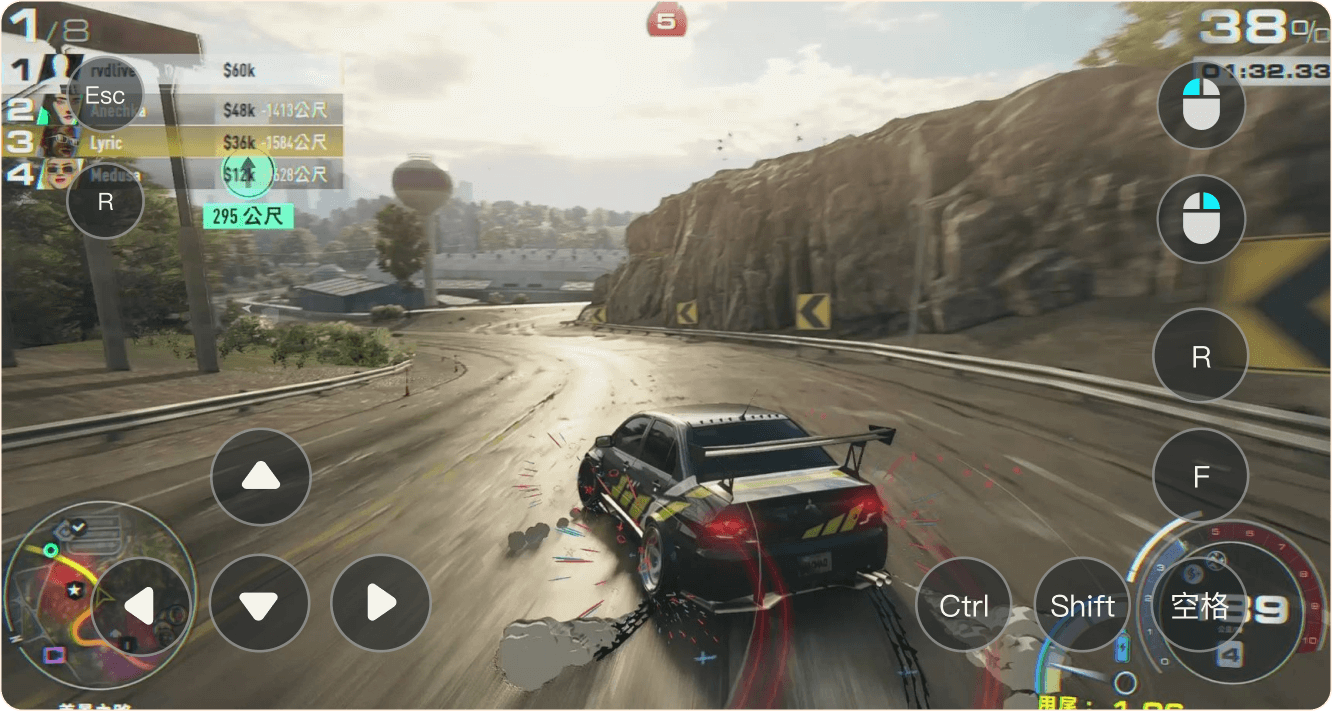The height and width of the screenshot is (711, 1333).
Task: Tap the 空格 spacebar button
Action: [1200, 605]
